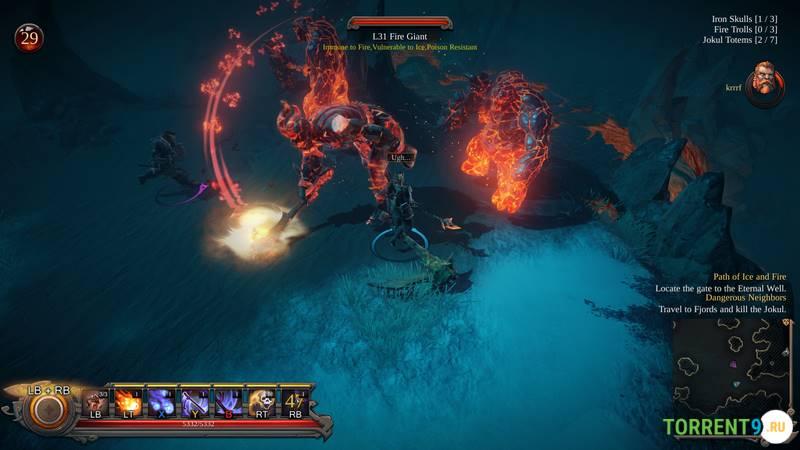Click the Path of Ice and Fire quest
Viewport: 800px width, 450px height.
point(749,276)
